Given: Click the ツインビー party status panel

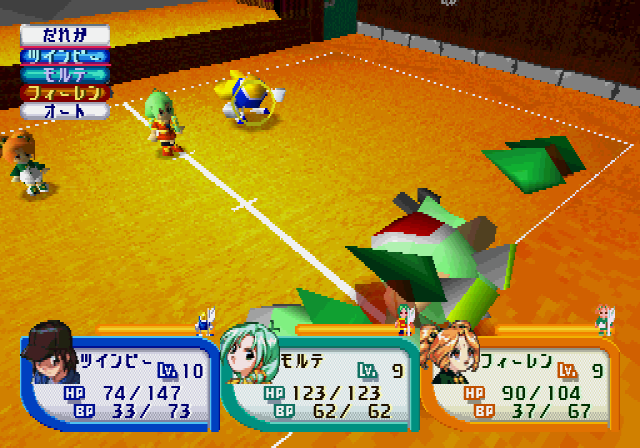Looking at the screenshot, I should tap(118, 379).
